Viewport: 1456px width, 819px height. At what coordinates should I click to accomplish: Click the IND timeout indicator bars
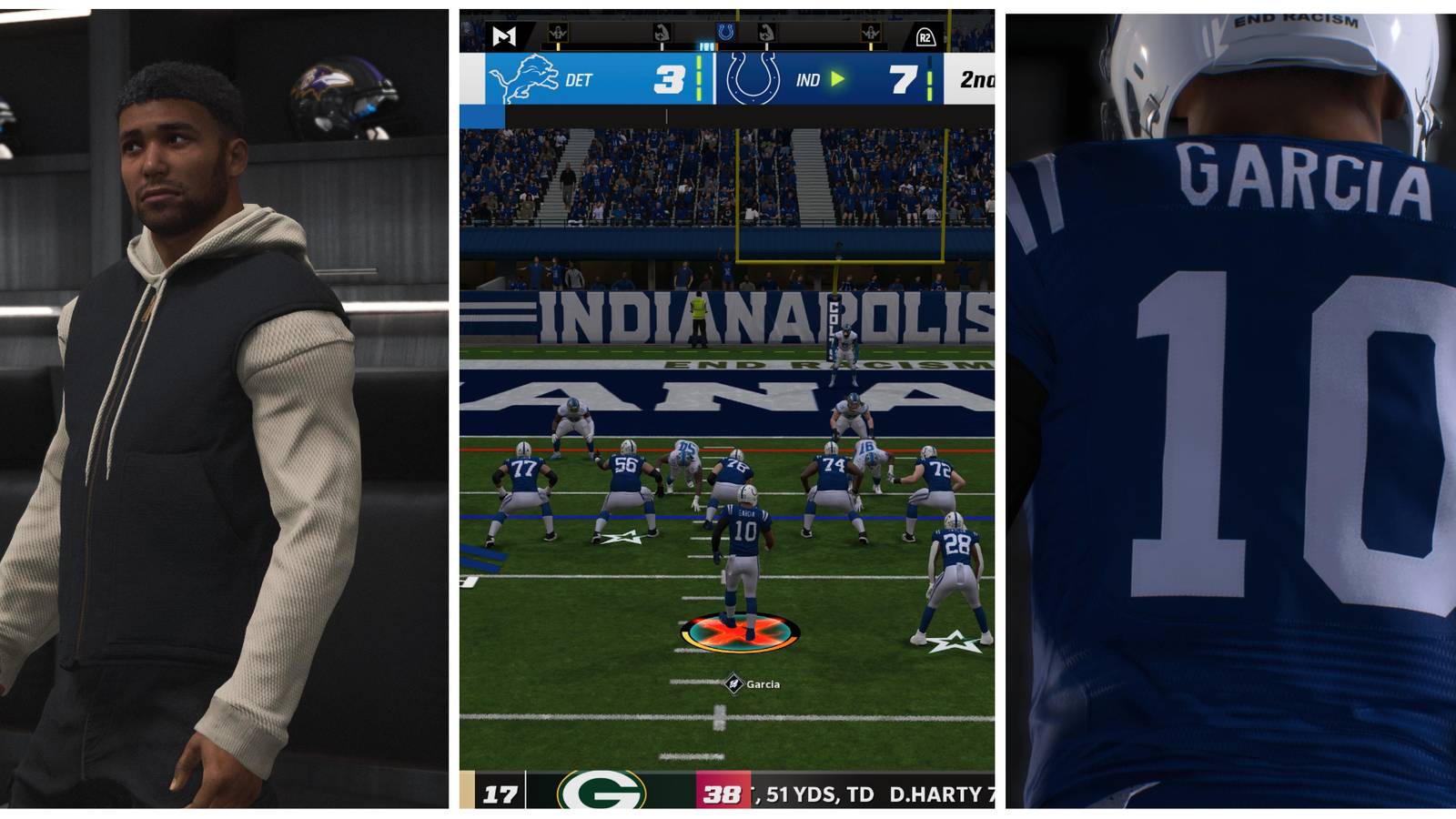[930, 78]
